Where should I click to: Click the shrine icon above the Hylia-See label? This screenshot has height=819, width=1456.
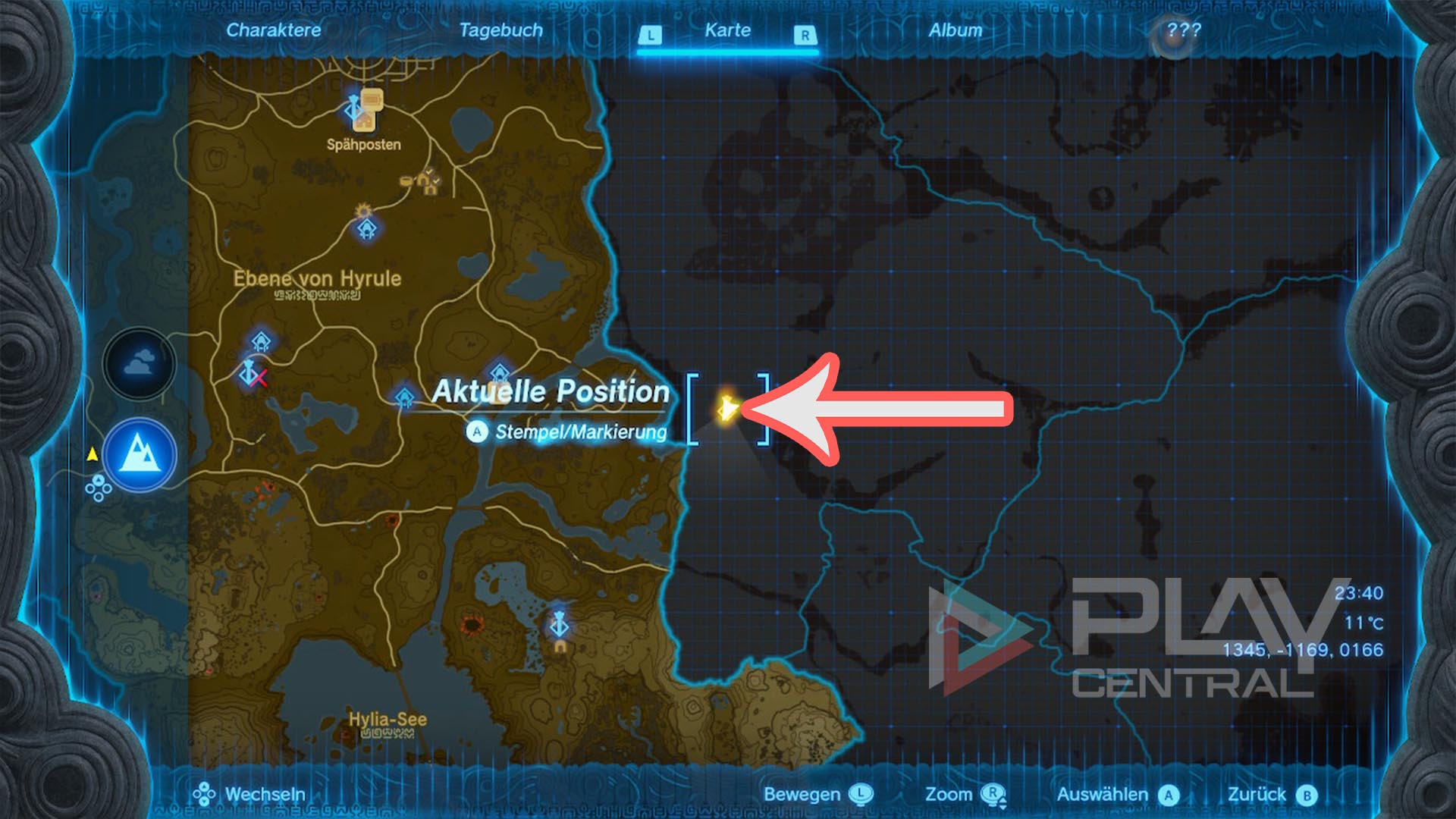pos(558,625)
